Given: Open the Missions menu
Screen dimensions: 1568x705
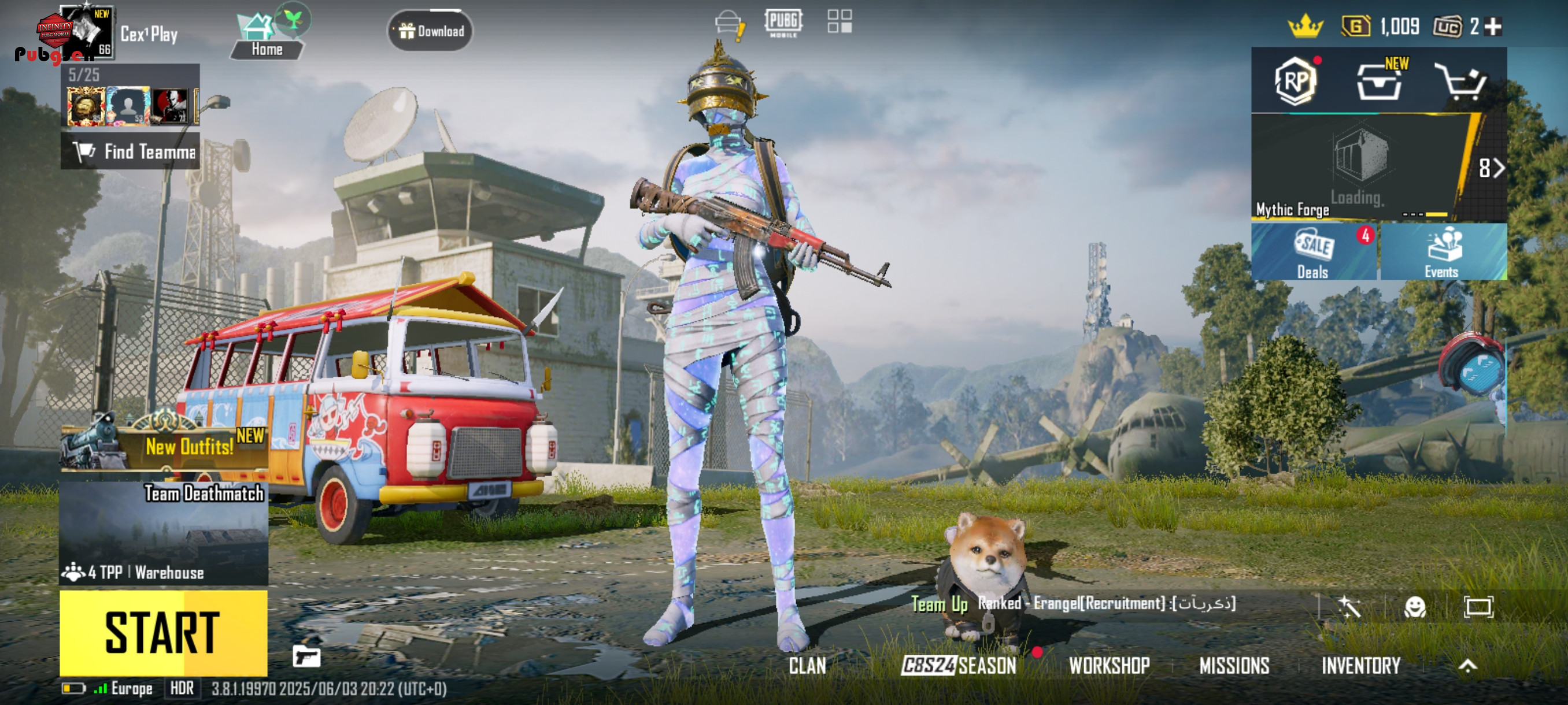Looking at the screenshot, I should 1234,666.
